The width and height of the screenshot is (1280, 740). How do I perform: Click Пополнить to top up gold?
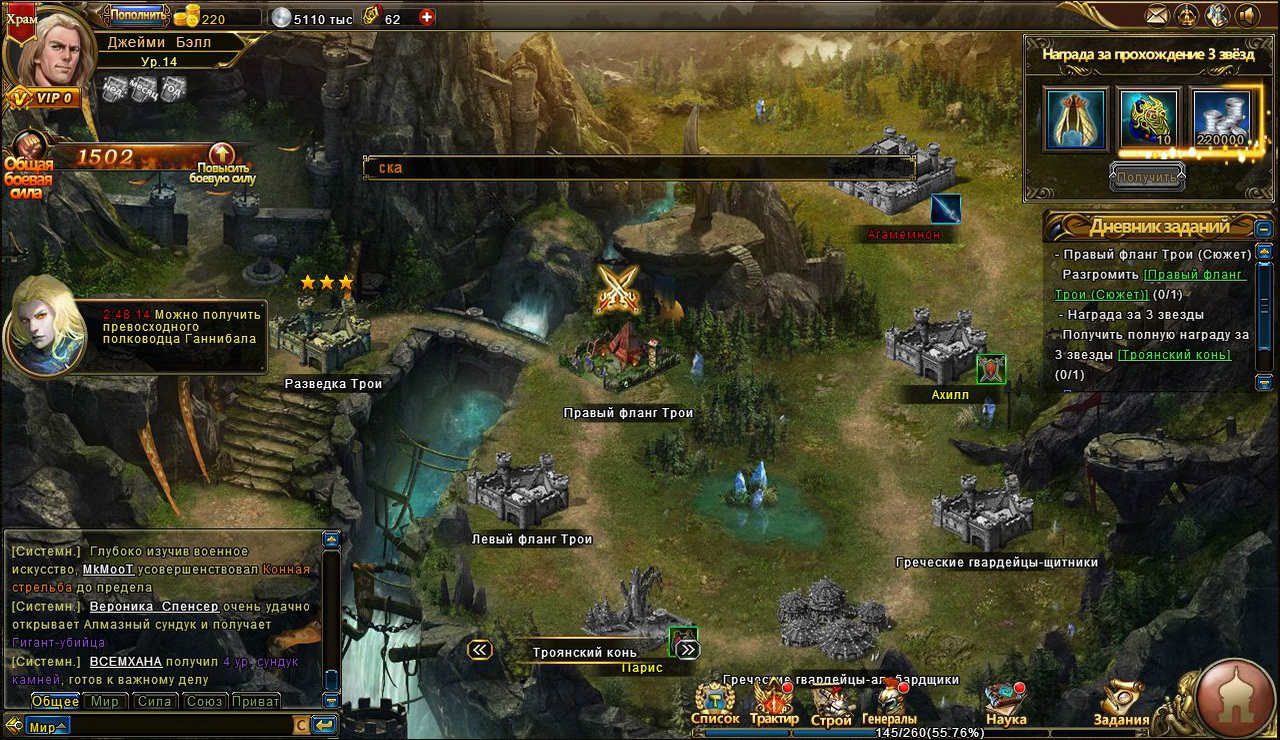pos(137,15)
